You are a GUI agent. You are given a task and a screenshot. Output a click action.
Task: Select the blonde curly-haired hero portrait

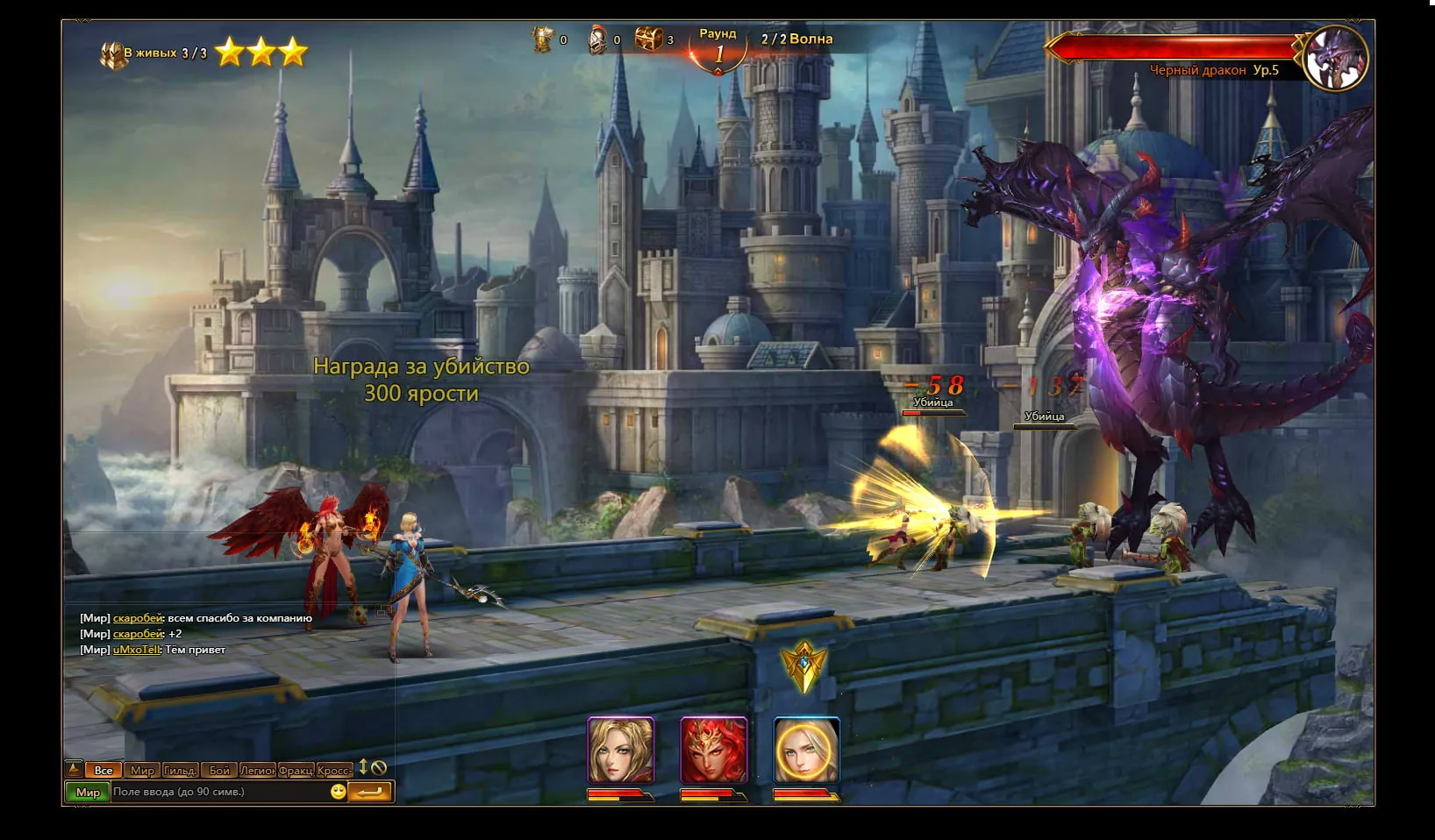pyautogui.click(x=621, y=750)
